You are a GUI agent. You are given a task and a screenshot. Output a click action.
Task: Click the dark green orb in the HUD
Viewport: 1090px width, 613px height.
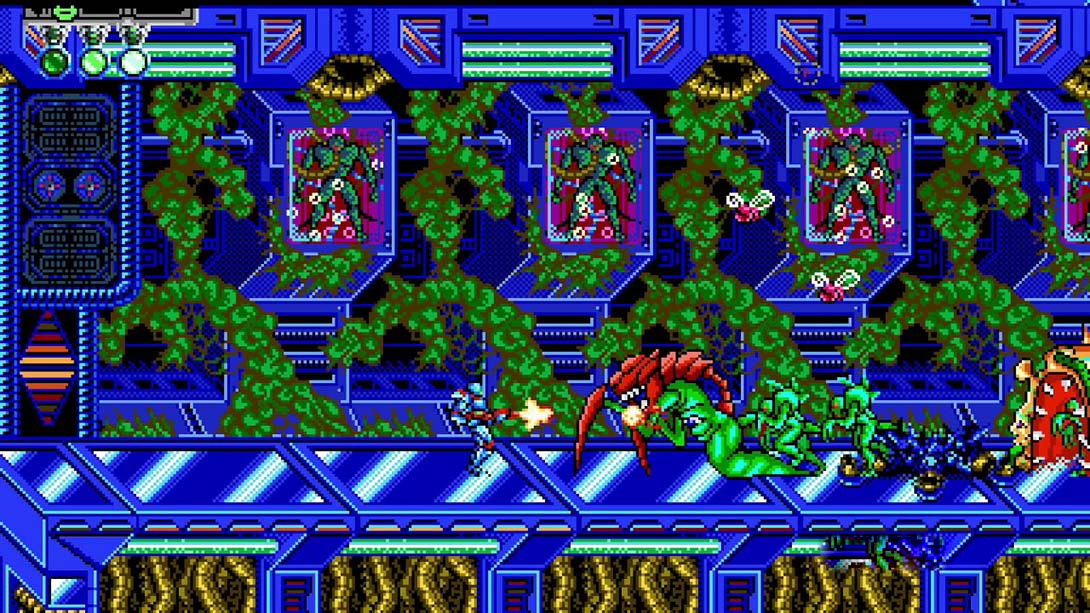[55, 62]
